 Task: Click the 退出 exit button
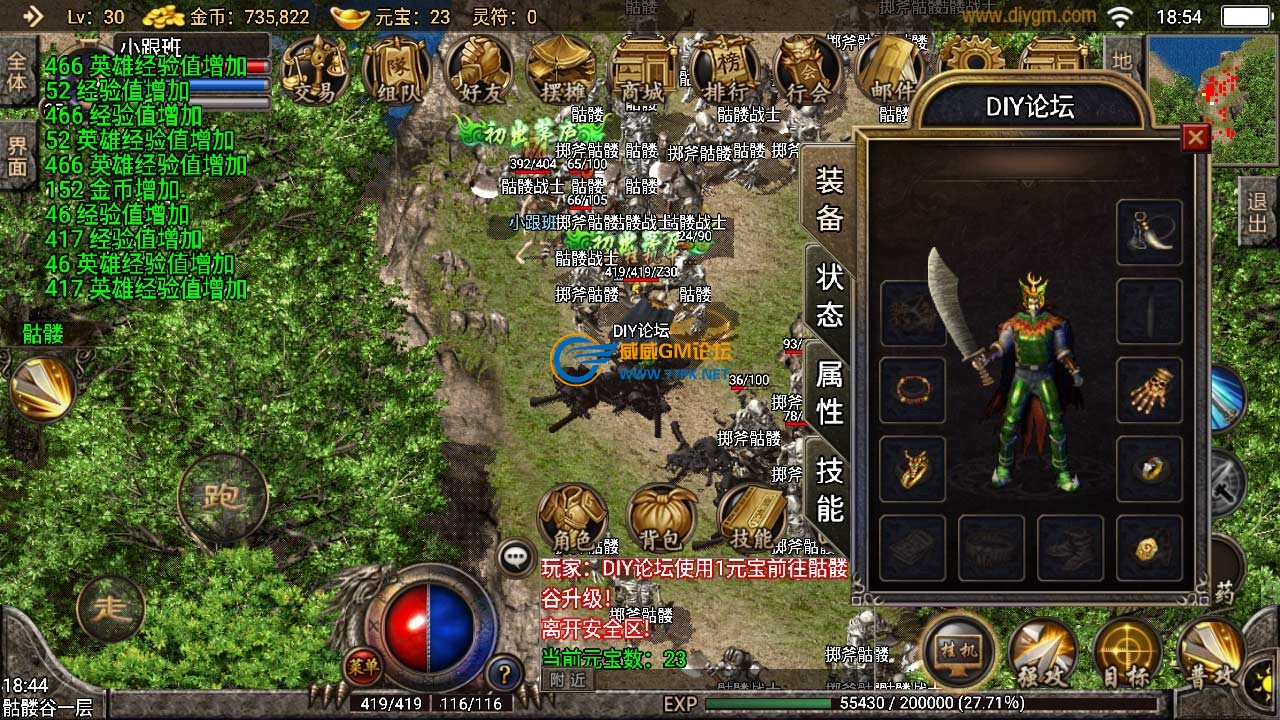tap(1258, 212)
